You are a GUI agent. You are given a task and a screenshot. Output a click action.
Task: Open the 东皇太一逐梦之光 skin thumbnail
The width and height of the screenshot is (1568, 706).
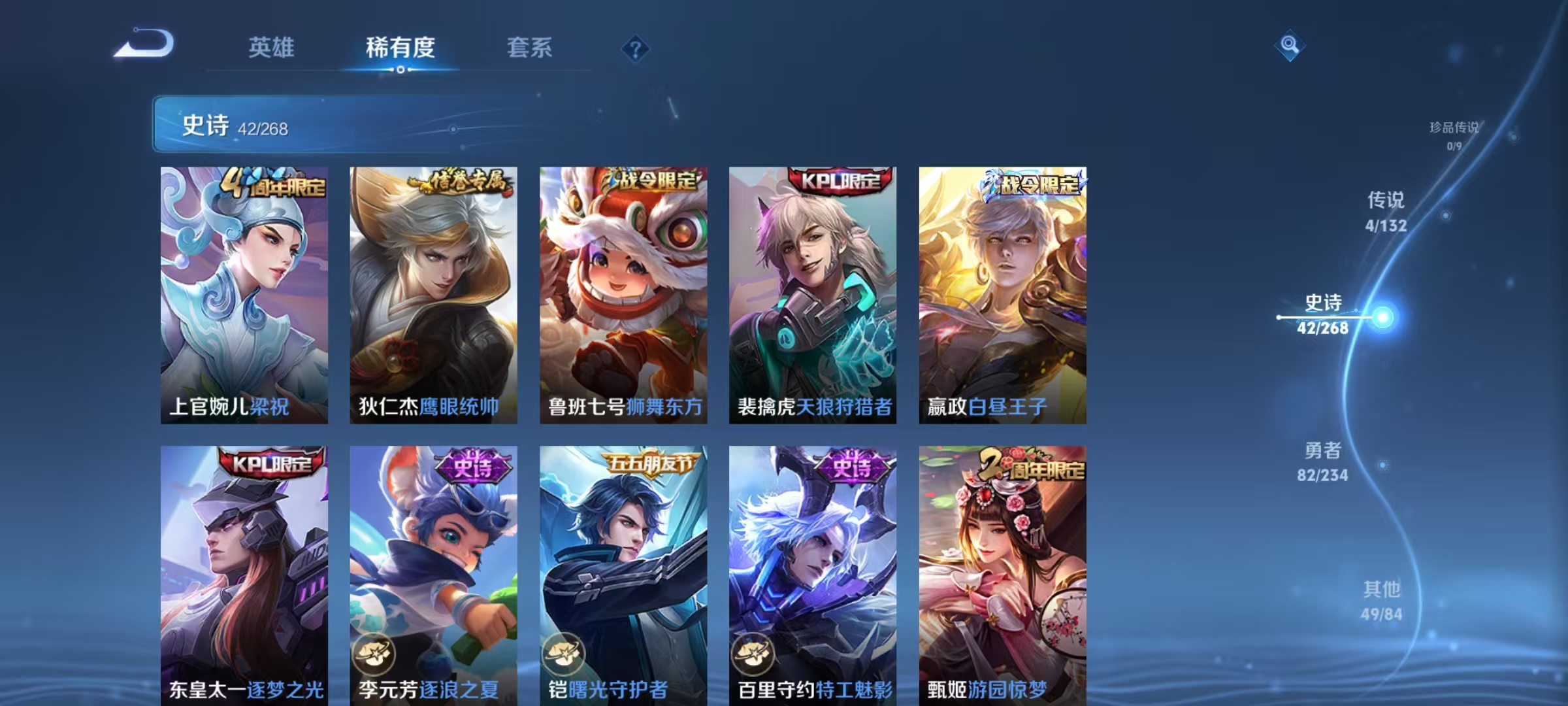pyautogui.click(x=245, y=569)
